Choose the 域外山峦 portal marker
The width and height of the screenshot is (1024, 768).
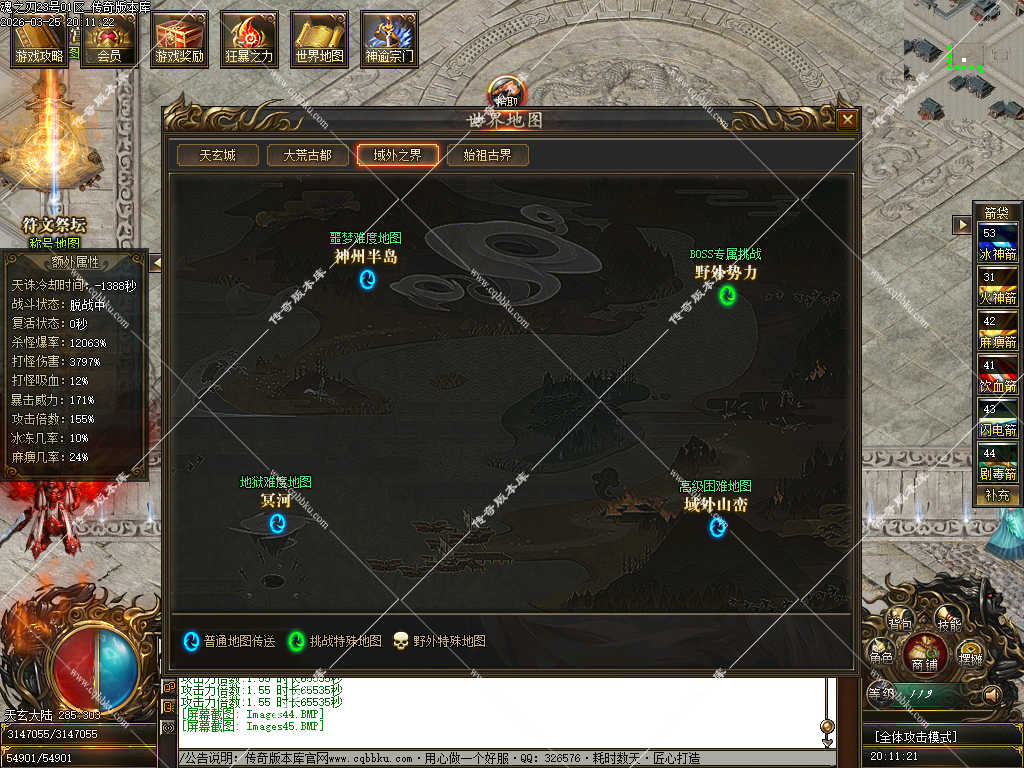click(717, 526)
